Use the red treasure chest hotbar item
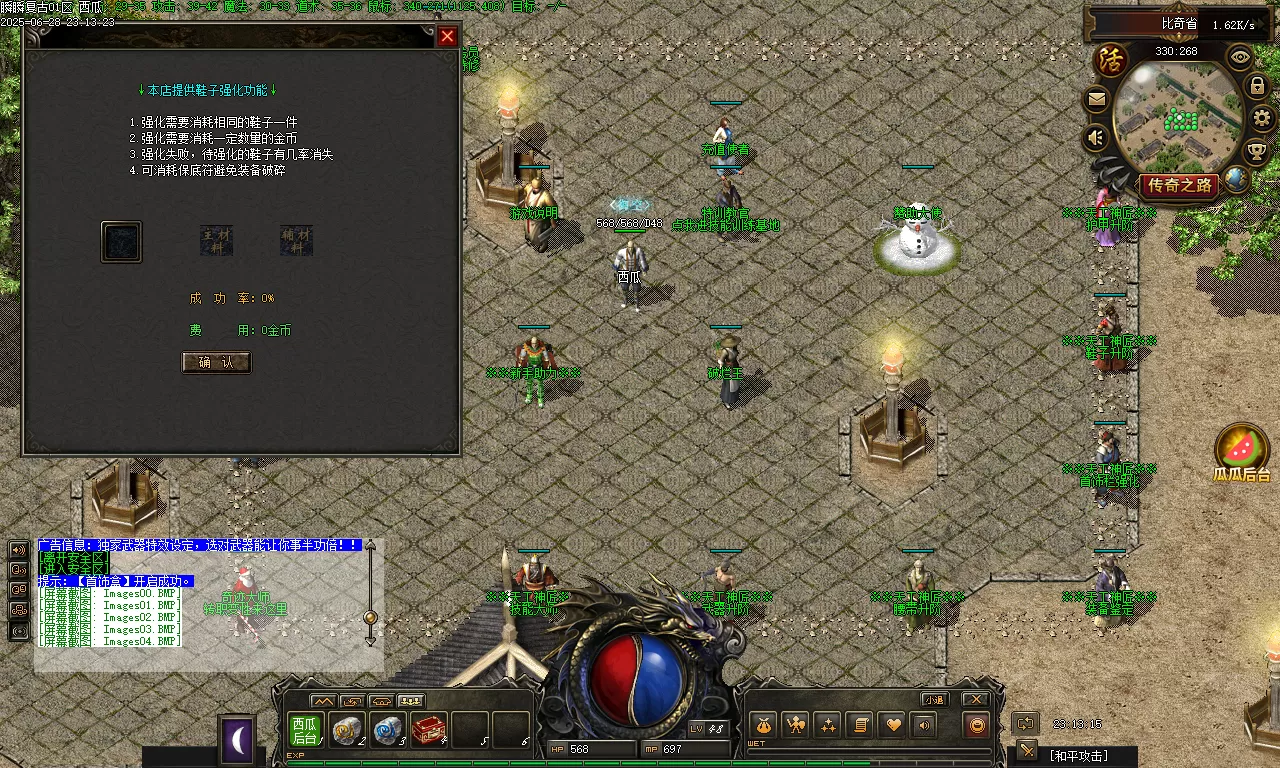Screen dimensions: 1280x768 point(428,731)
